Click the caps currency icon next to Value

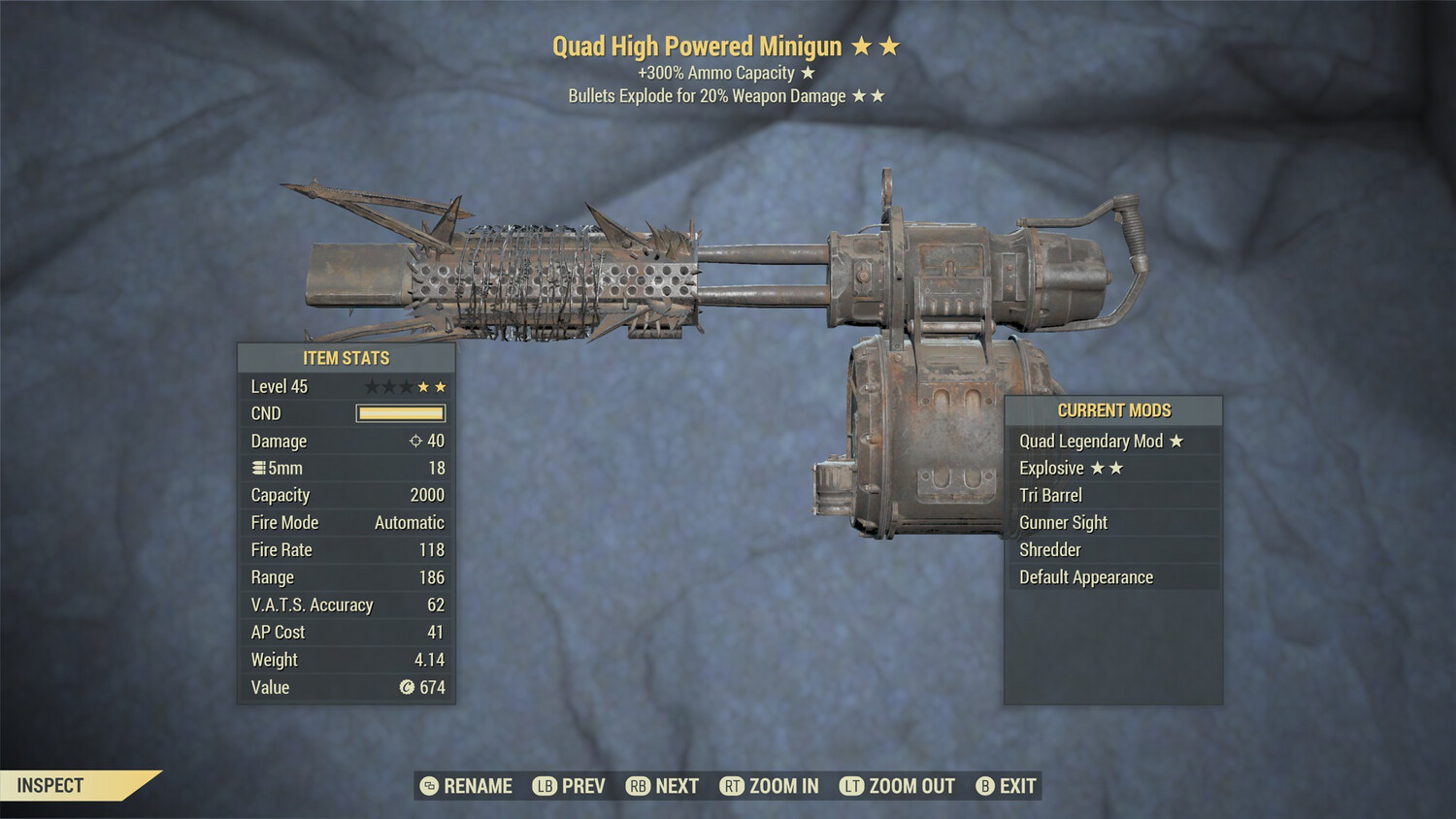[x=405, y=688]
